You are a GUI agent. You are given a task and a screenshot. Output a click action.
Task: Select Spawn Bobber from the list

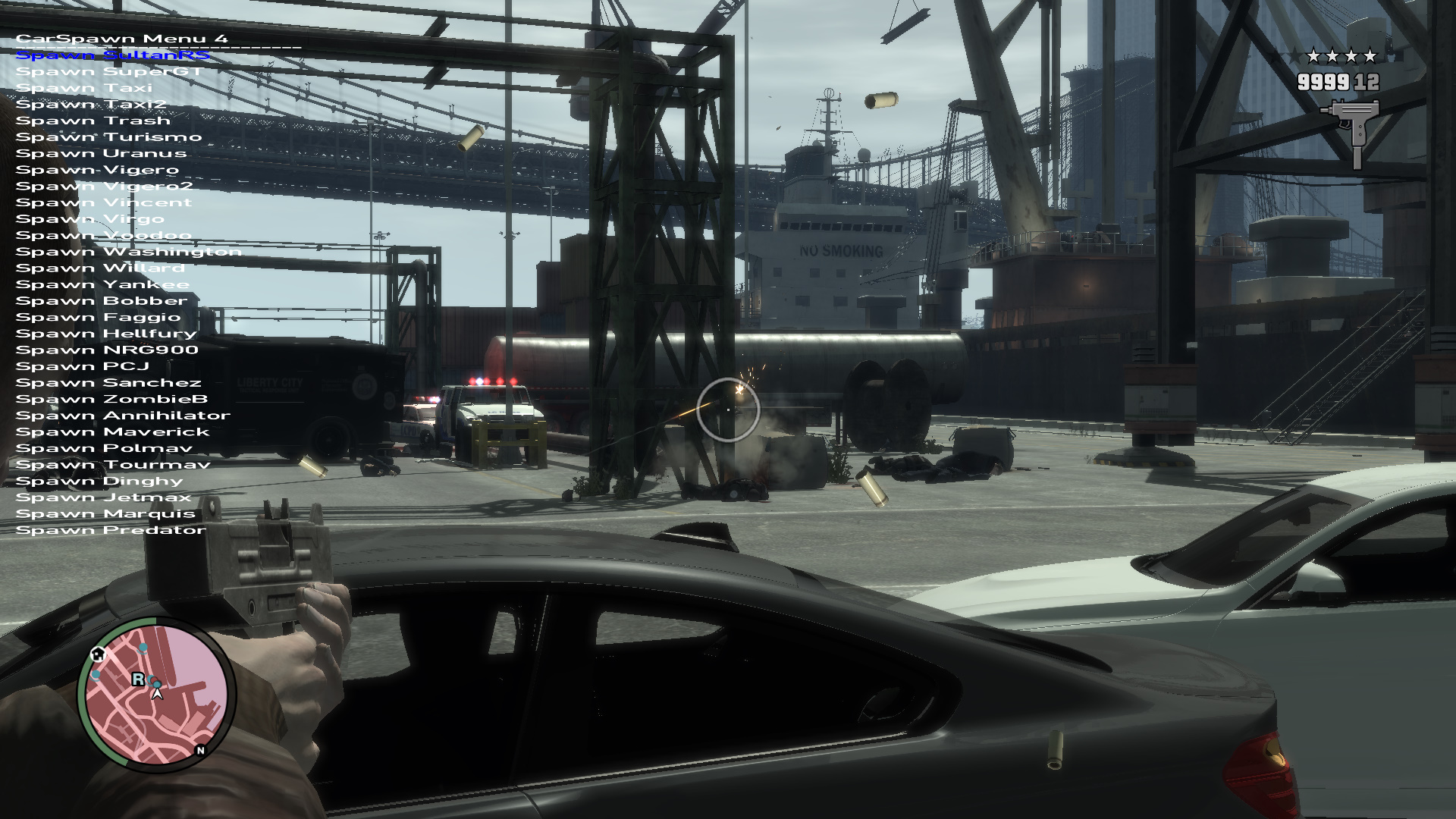(x=102, y=301)
